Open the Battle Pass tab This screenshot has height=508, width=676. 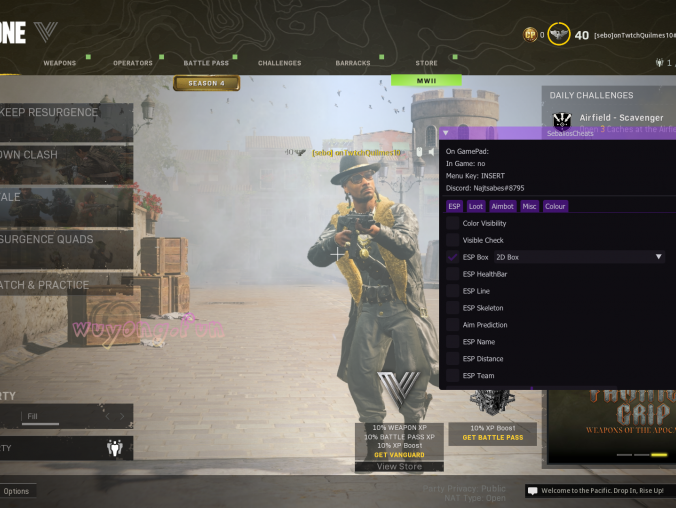(x=207, y=63)
